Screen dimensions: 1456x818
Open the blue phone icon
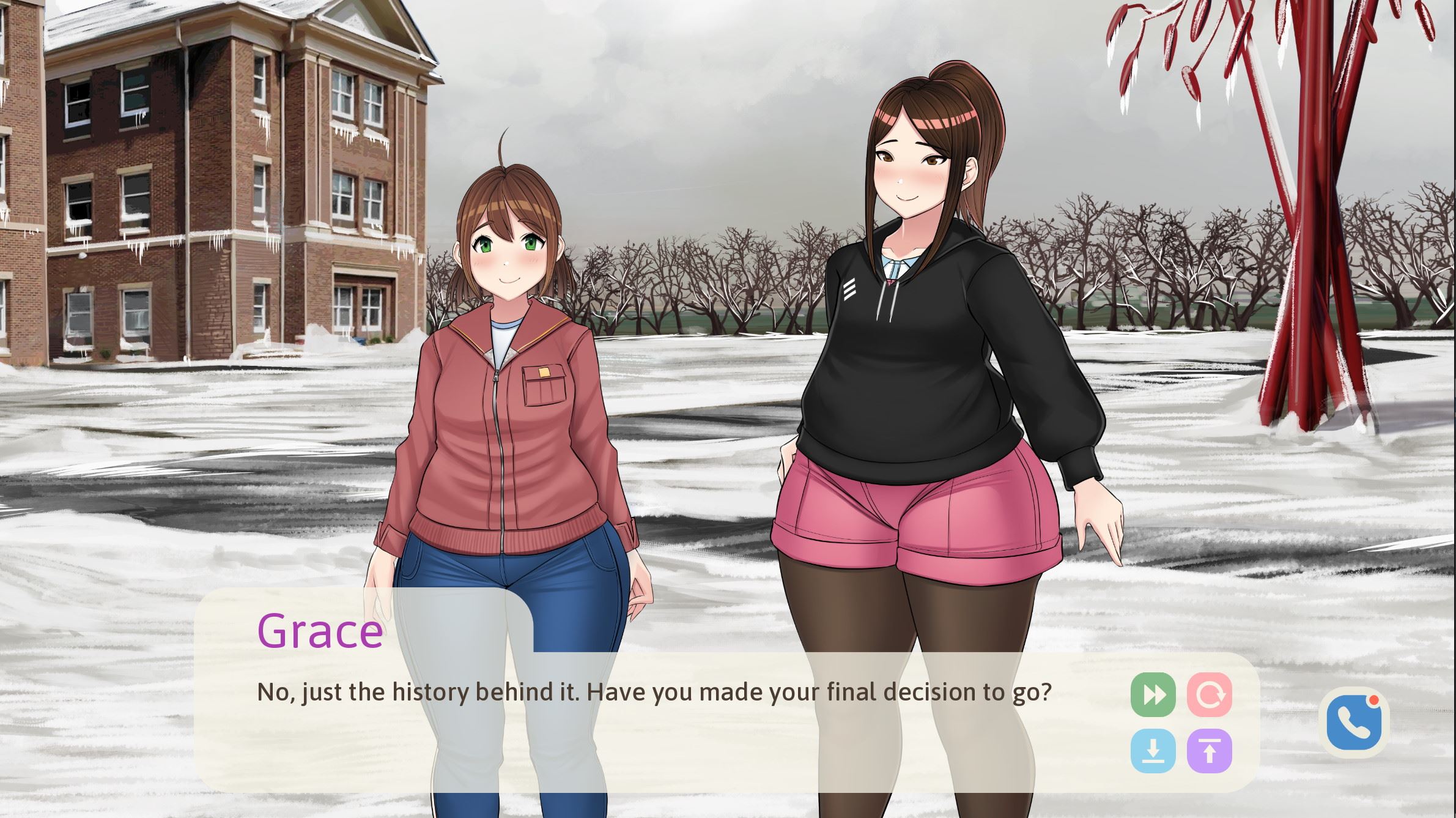click(x=1354, y=725)
